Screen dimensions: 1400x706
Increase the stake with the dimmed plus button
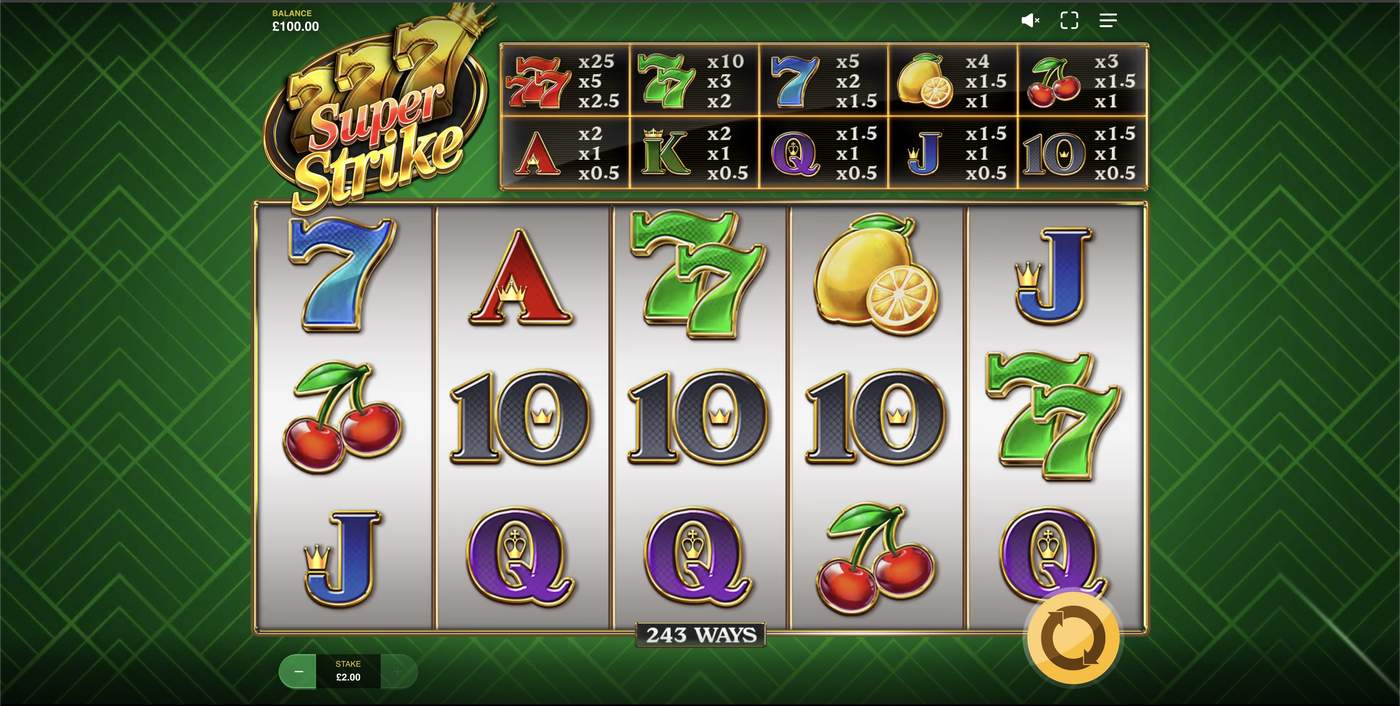[x=399, y=672]
